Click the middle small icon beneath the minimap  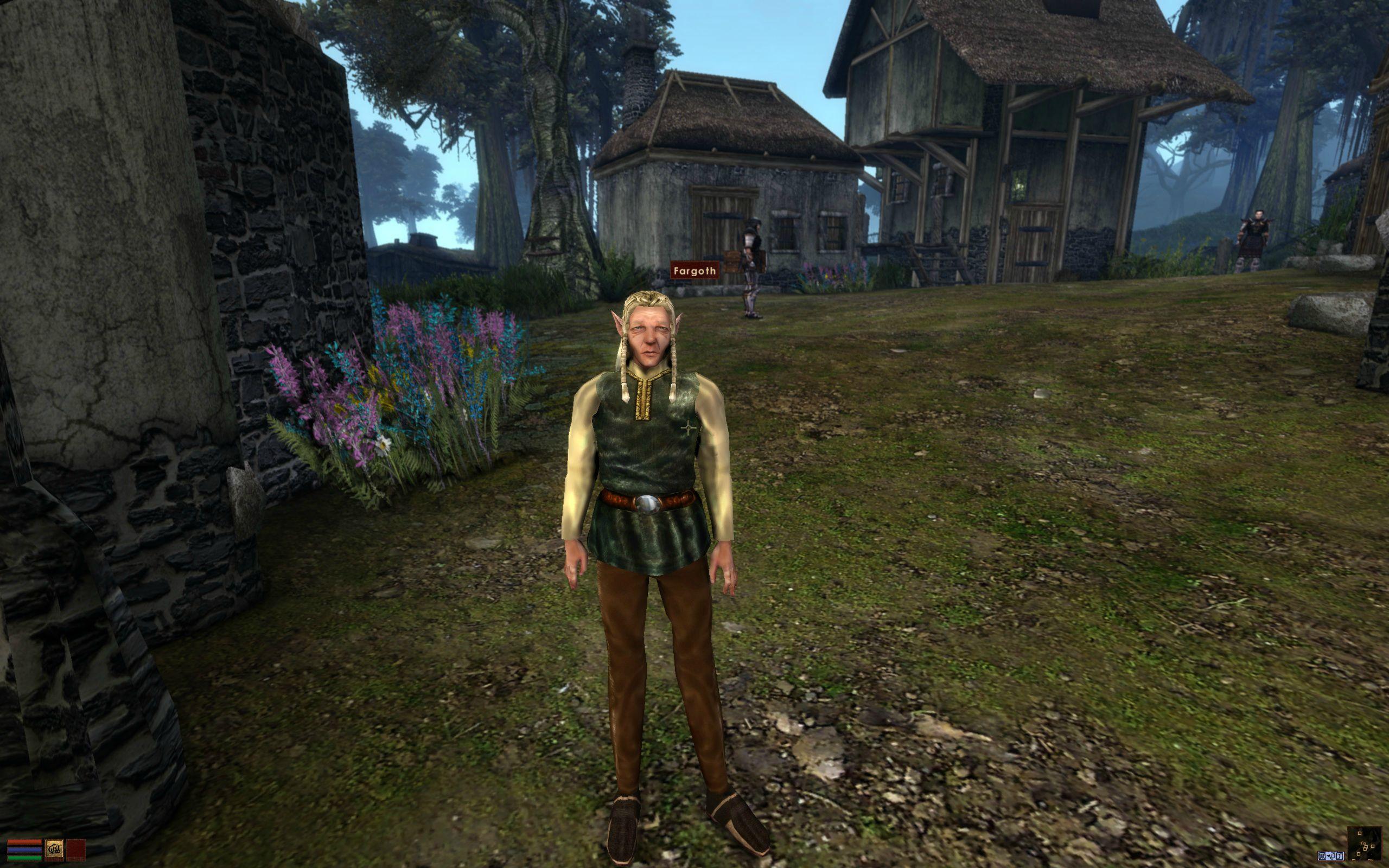pos(1331,857)
